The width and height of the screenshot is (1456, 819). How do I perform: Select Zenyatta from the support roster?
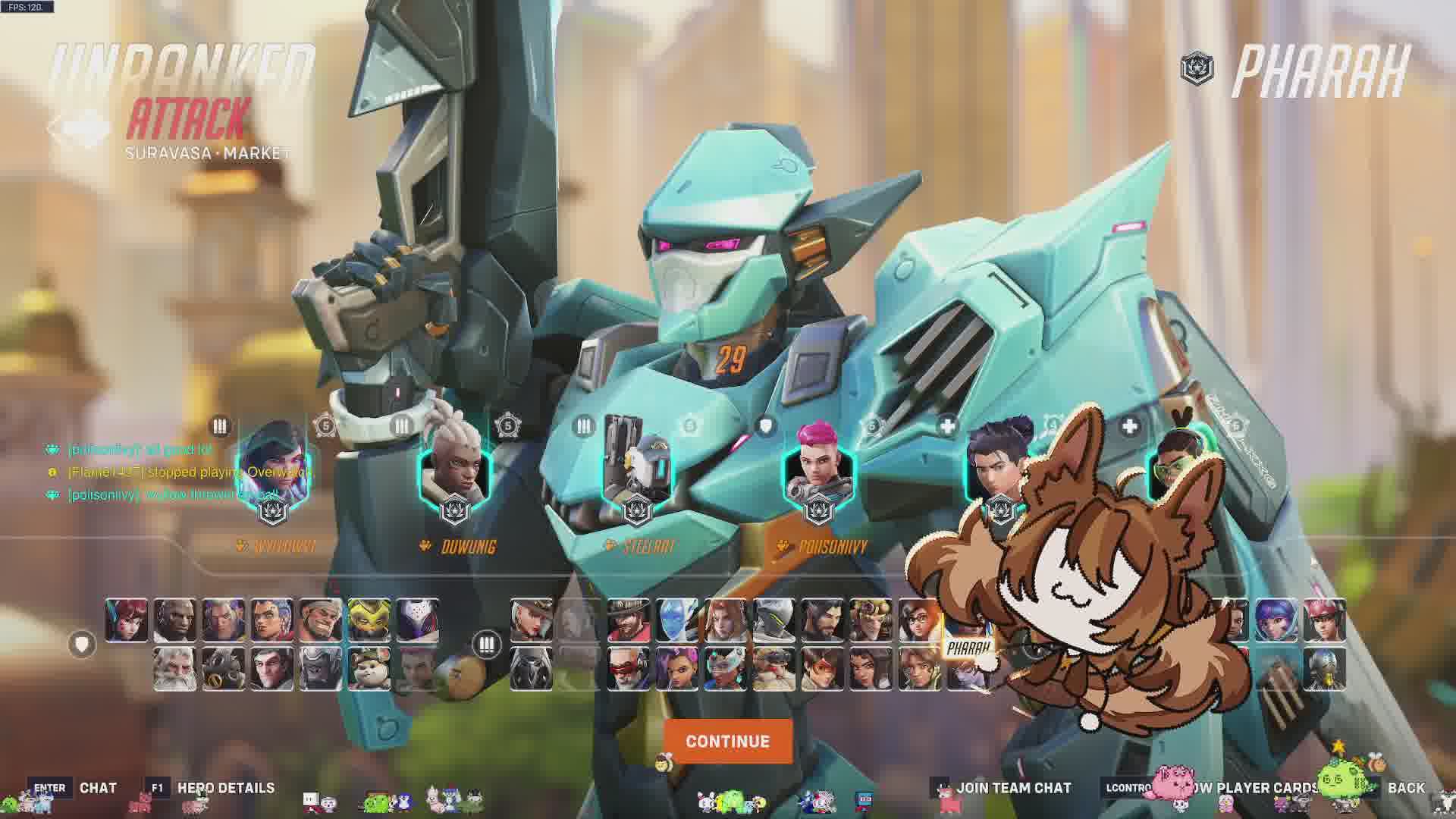pos(1324,669)
